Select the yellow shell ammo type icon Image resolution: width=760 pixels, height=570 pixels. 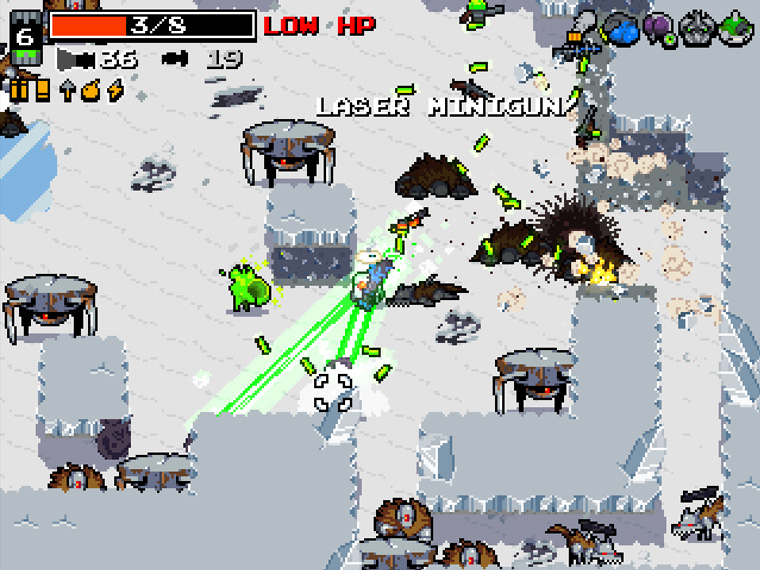click(42, 91)
